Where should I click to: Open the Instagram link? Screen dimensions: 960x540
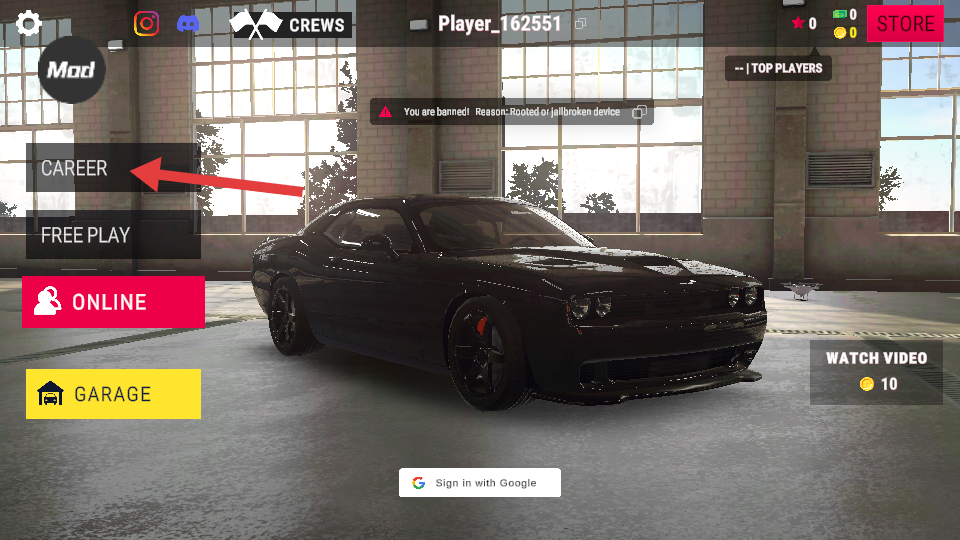(147, 23)
